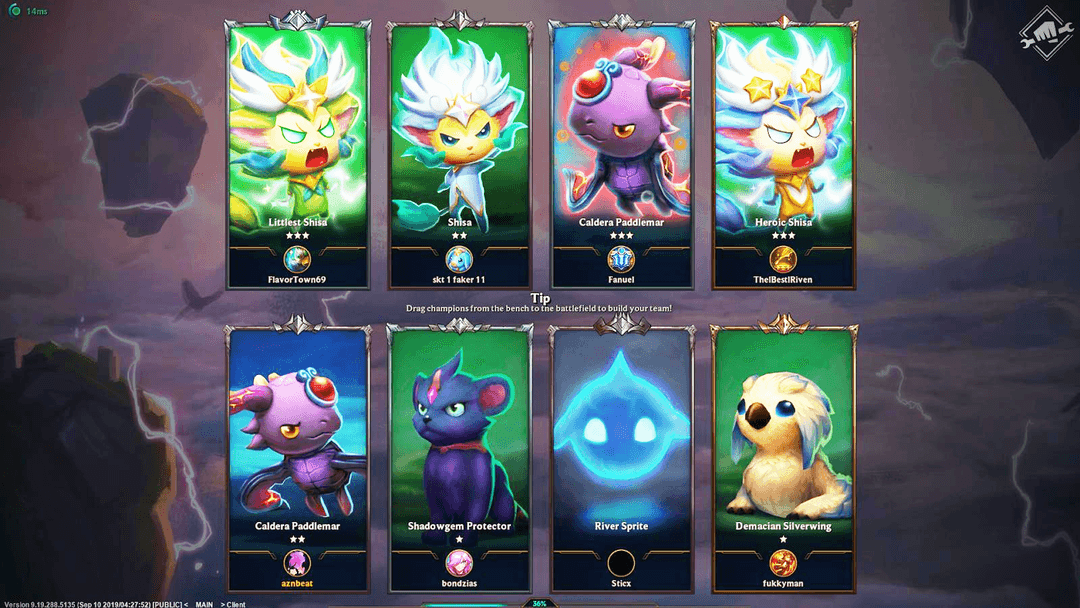Click TheIBestIRiven's summoner icon
This screenshot has height=608, width=1080.
[783, 259]
